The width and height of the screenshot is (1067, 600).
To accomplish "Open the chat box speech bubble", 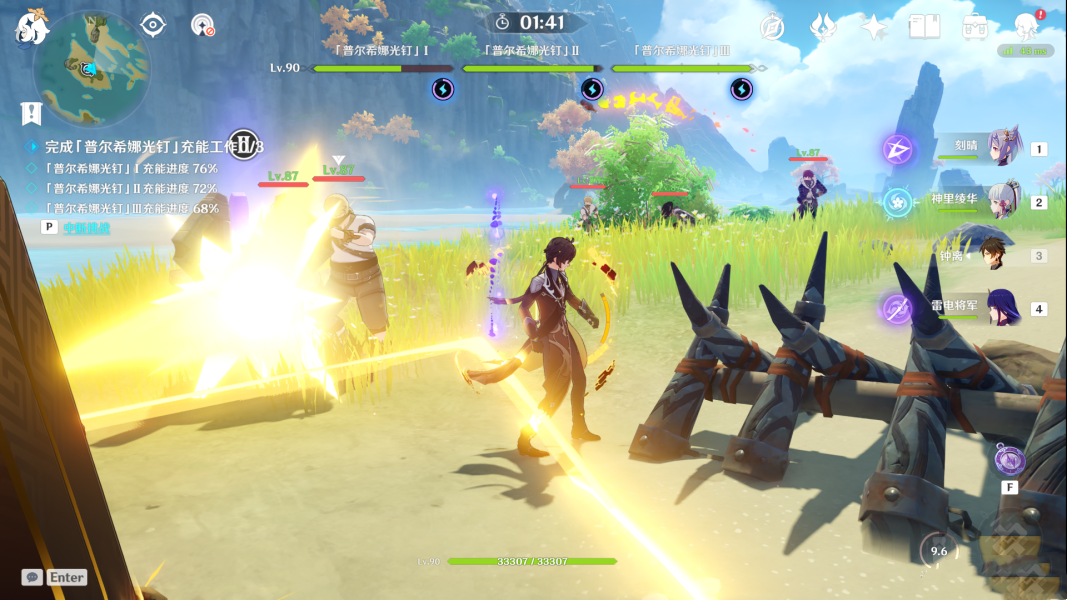I will pyautogui.click(x=32, y=577).
